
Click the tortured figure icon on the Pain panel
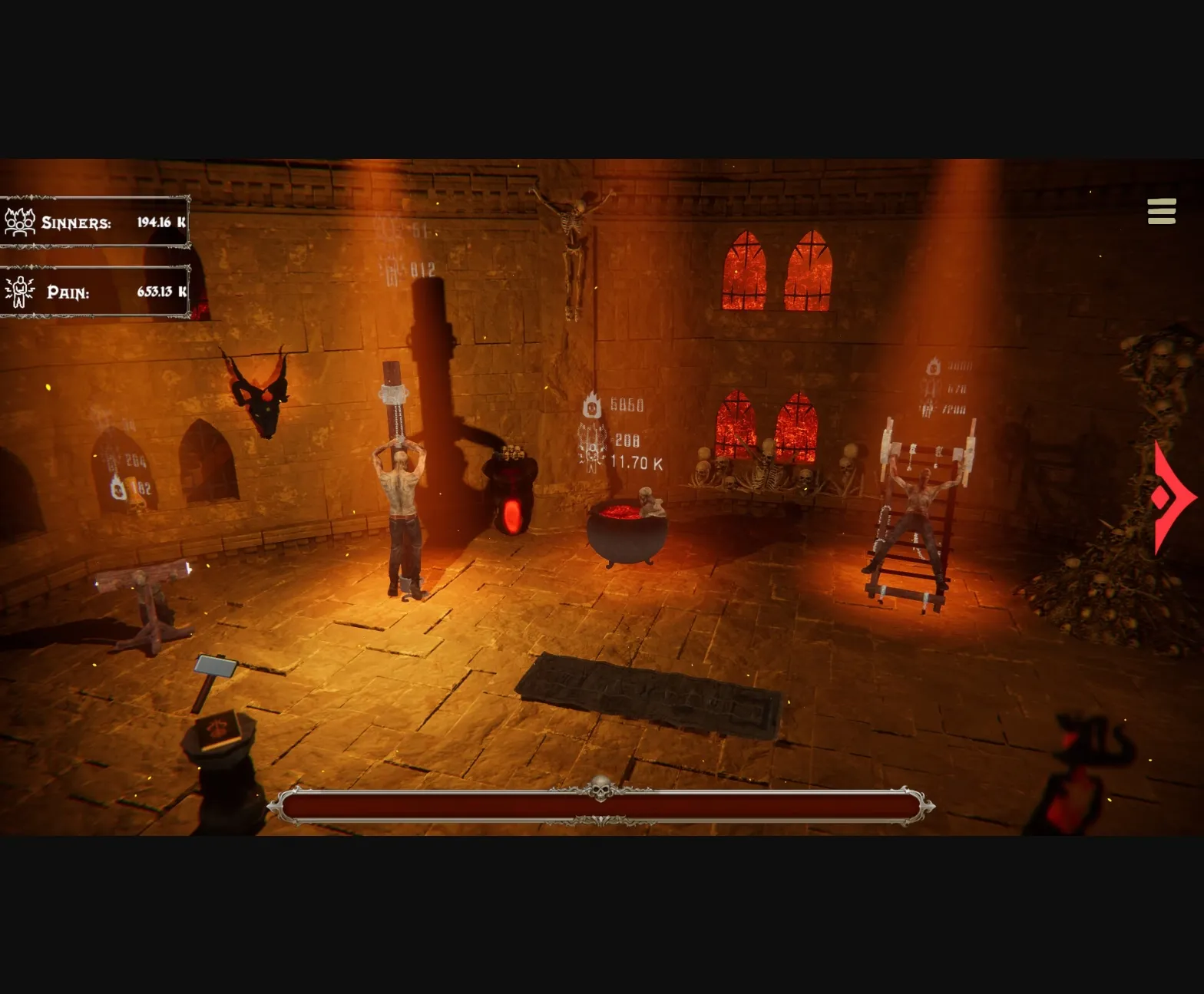coord(19,291)
